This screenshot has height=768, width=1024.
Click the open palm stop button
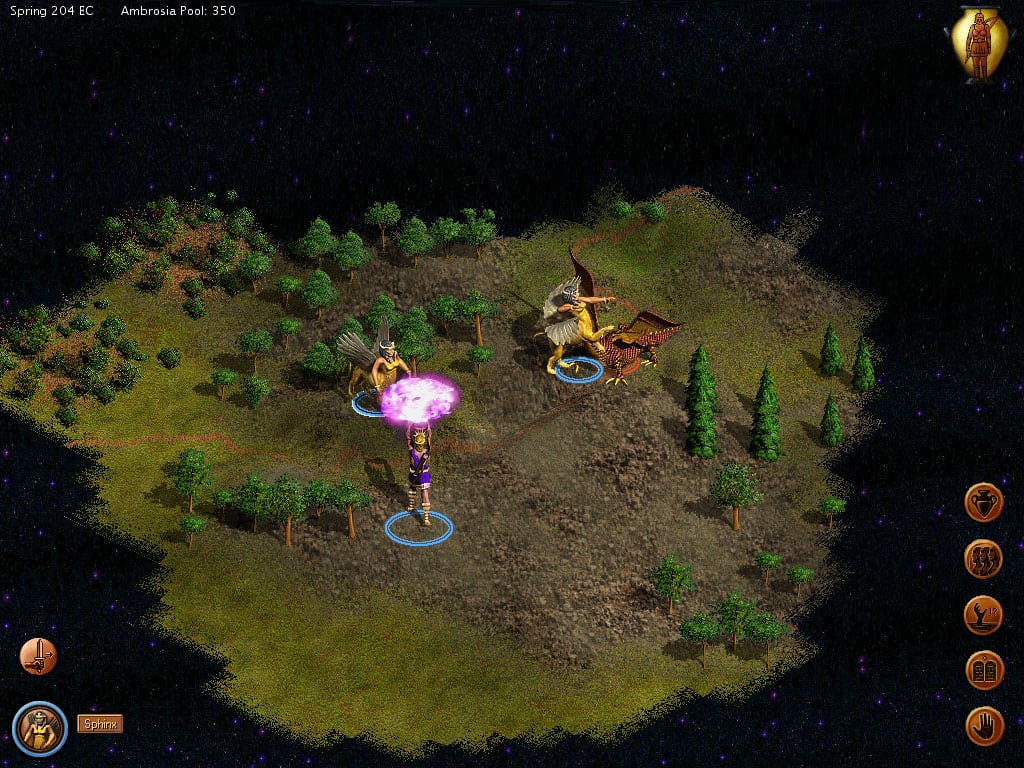click(x=984, y=726)
